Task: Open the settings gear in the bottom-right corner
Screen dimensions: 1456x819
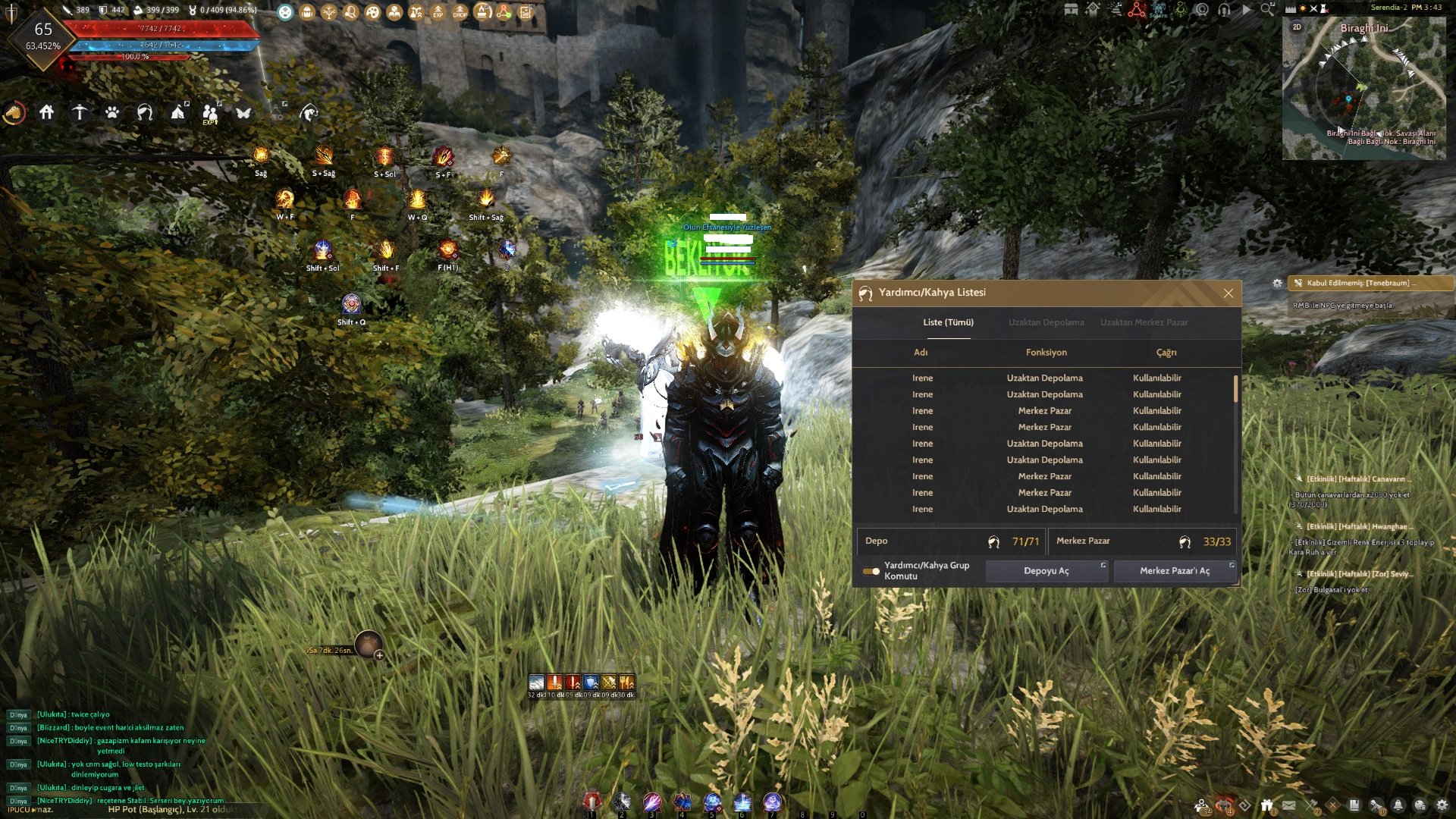Action: coord(1442,805)
